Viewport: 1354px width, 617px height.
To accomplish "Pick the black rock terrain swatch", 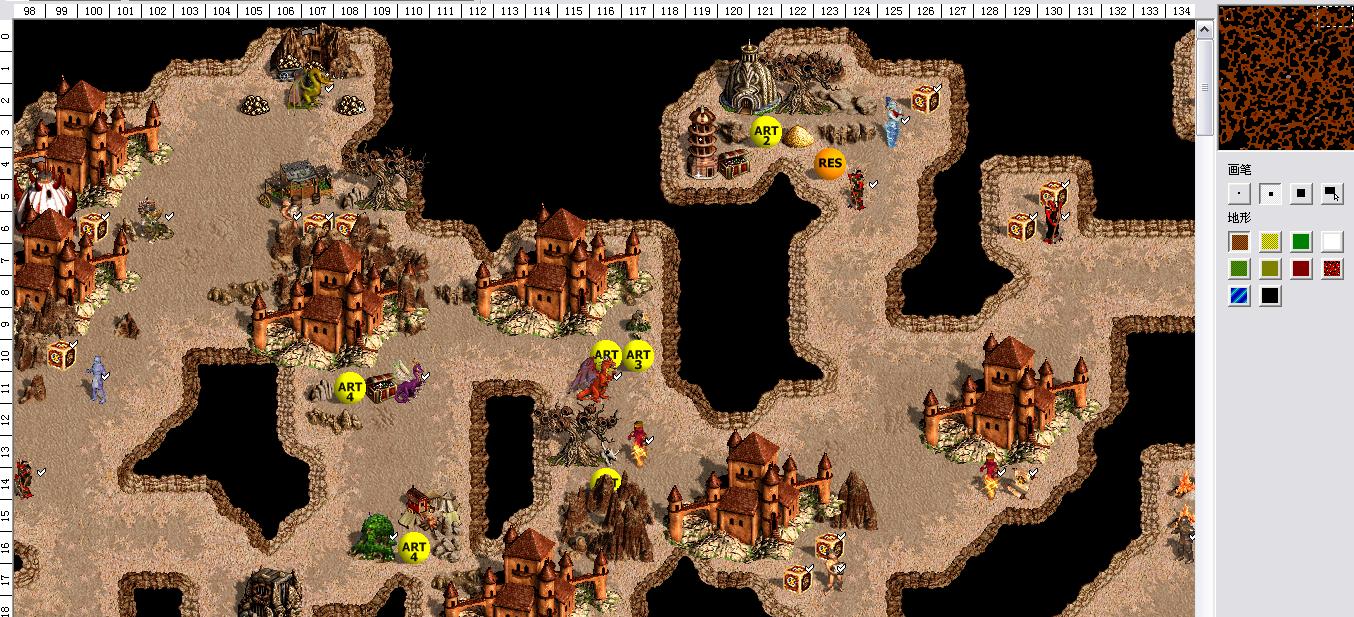I will pos(1270,296).
